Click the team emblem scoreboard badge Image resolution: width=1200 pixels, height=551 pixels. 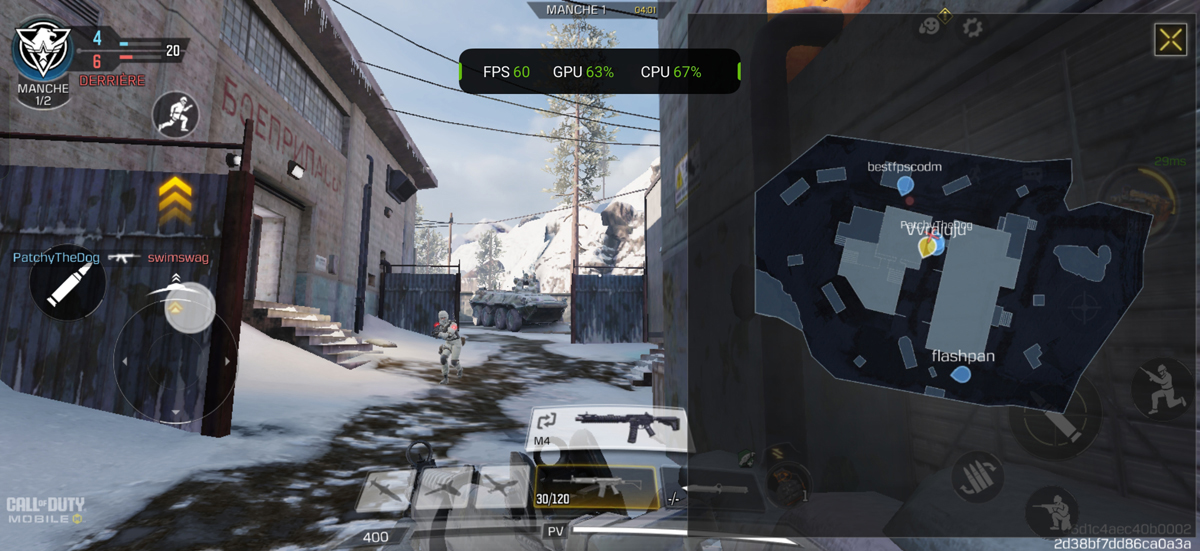tap(43, 51)
